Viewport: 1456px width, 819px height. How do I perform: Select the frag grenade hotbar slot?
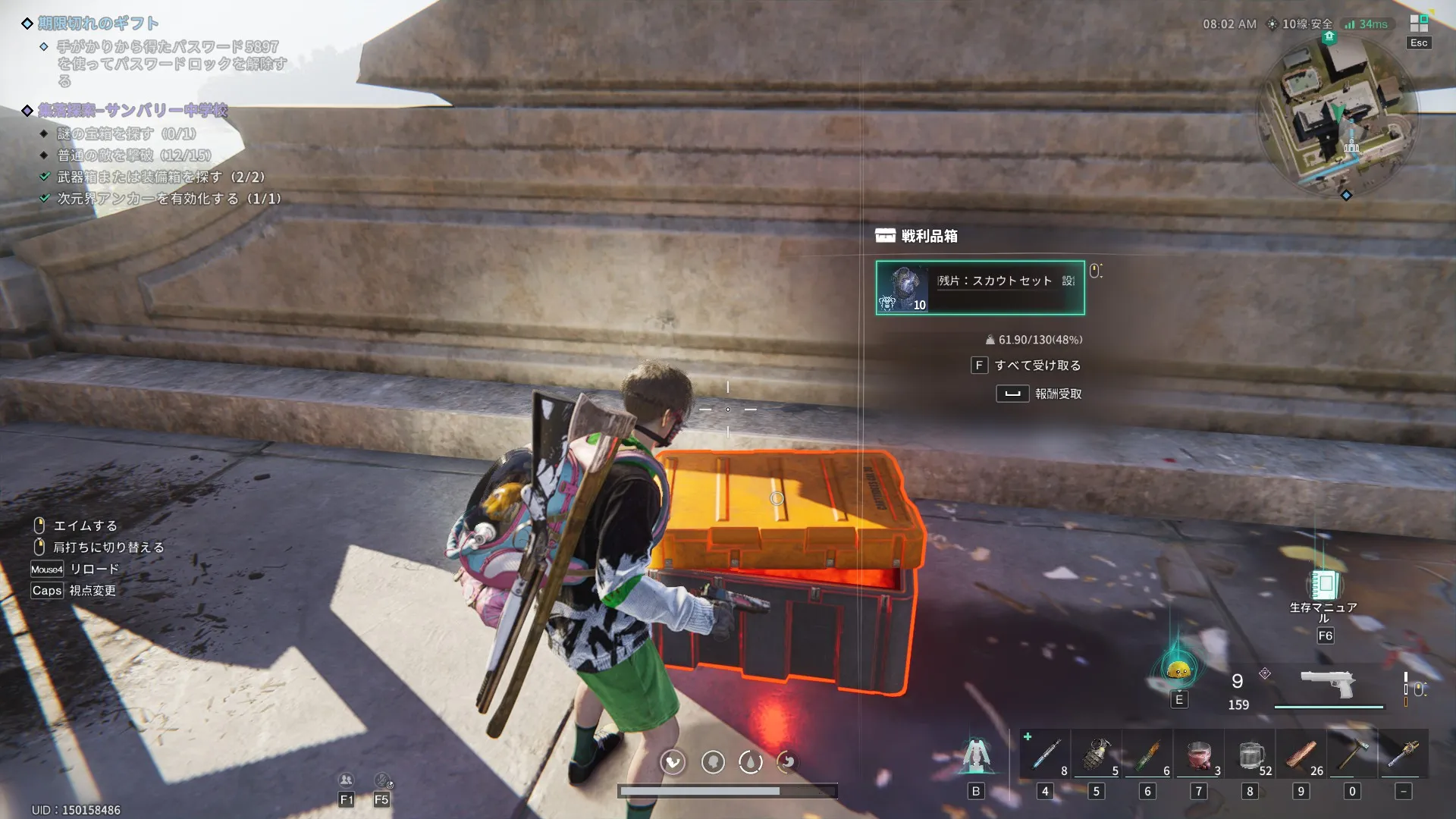(1096, 755)
